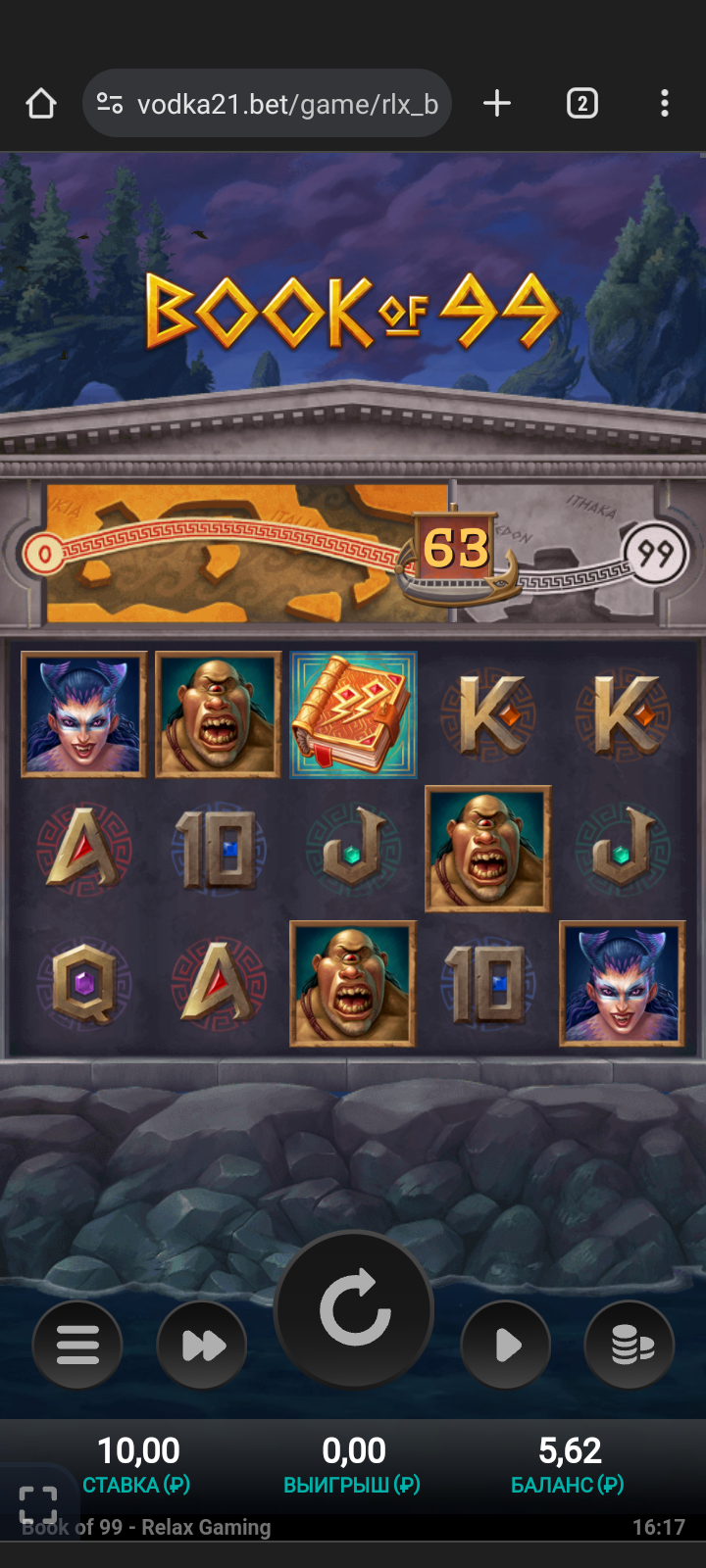The height and width of the screenshot is (1568, 706).
Task: Open the browser three-dot menu
Action: click(x=665, y=104)
